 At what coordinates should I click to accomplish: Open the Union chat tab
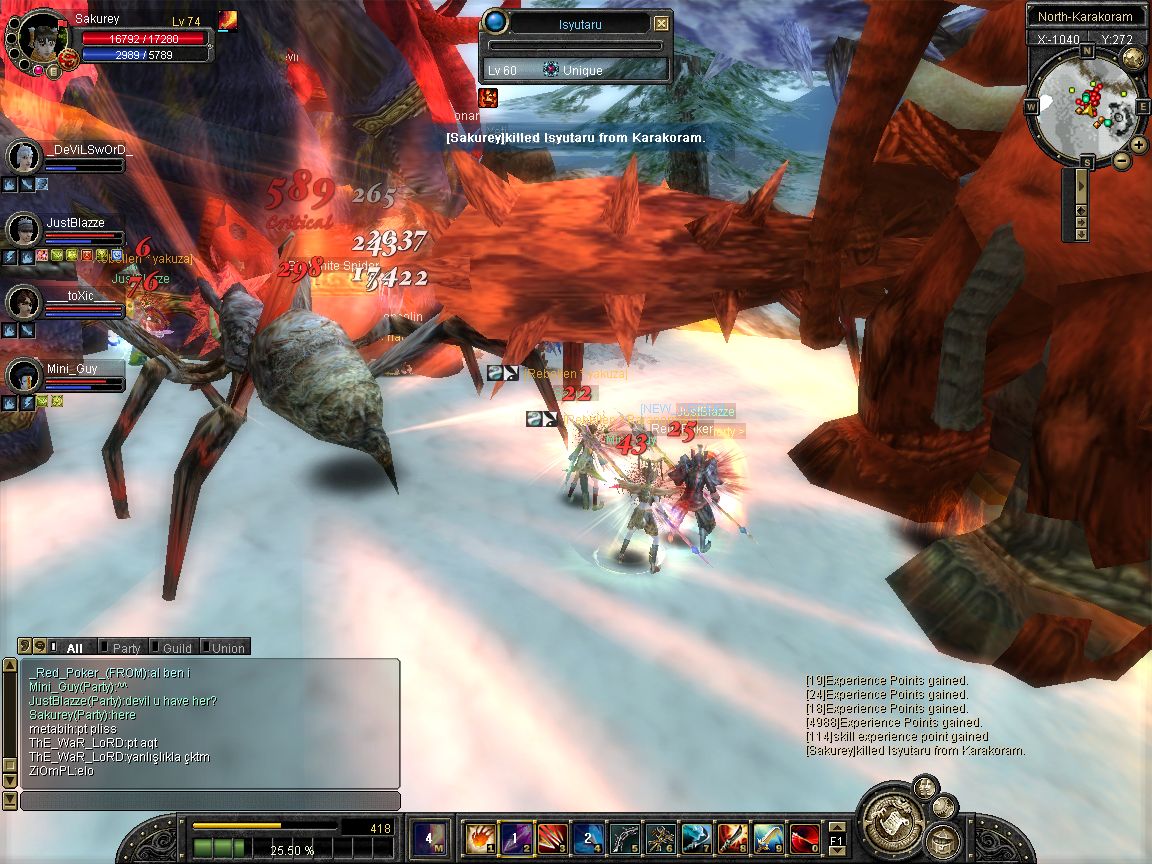click(x=226, y=648)
